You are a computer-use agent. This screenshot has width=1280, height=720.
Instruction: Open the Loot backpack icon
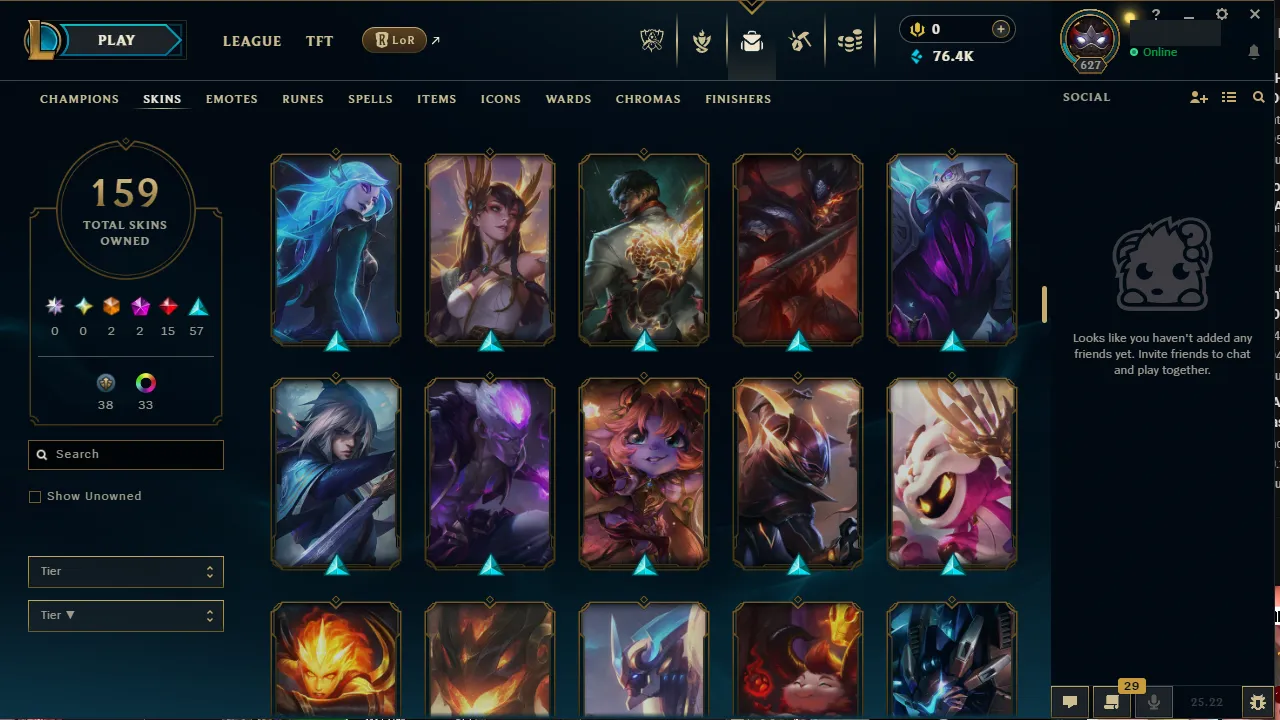click(x=751, y=41)
